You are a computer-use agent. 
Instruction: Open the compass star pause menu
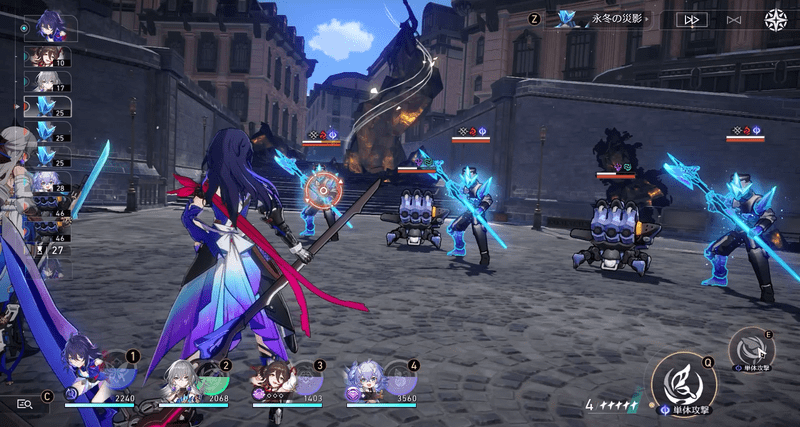pos(776,19)
